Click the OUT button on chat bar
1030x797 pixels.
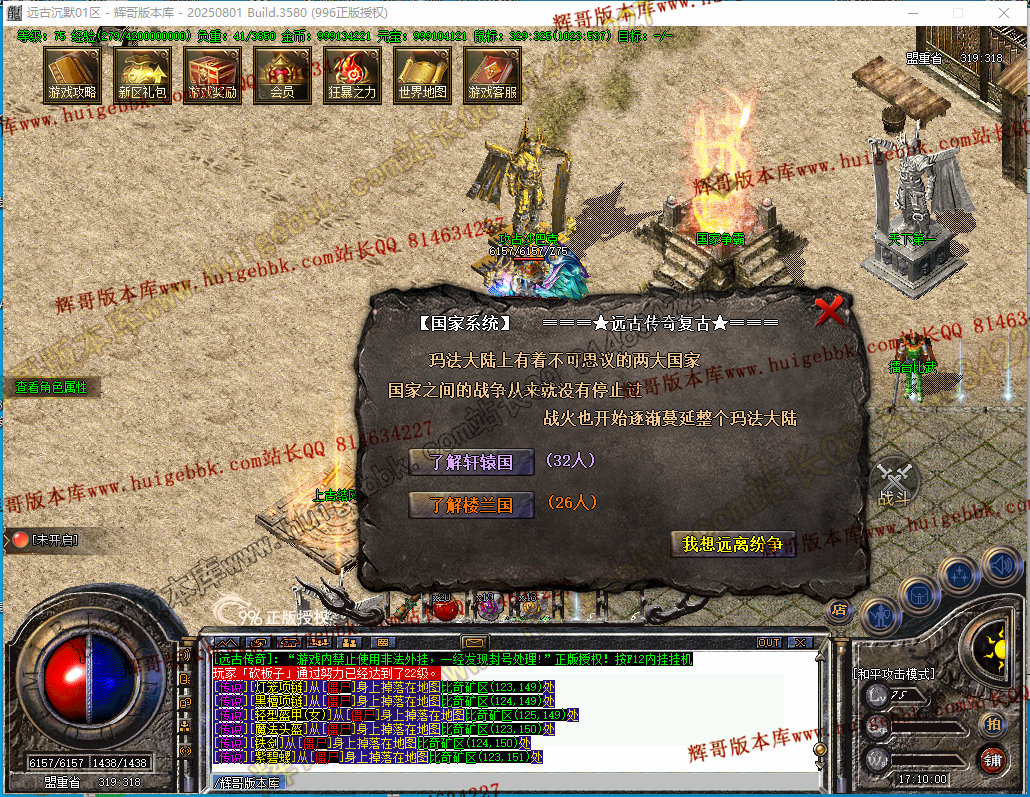(769, 642)
